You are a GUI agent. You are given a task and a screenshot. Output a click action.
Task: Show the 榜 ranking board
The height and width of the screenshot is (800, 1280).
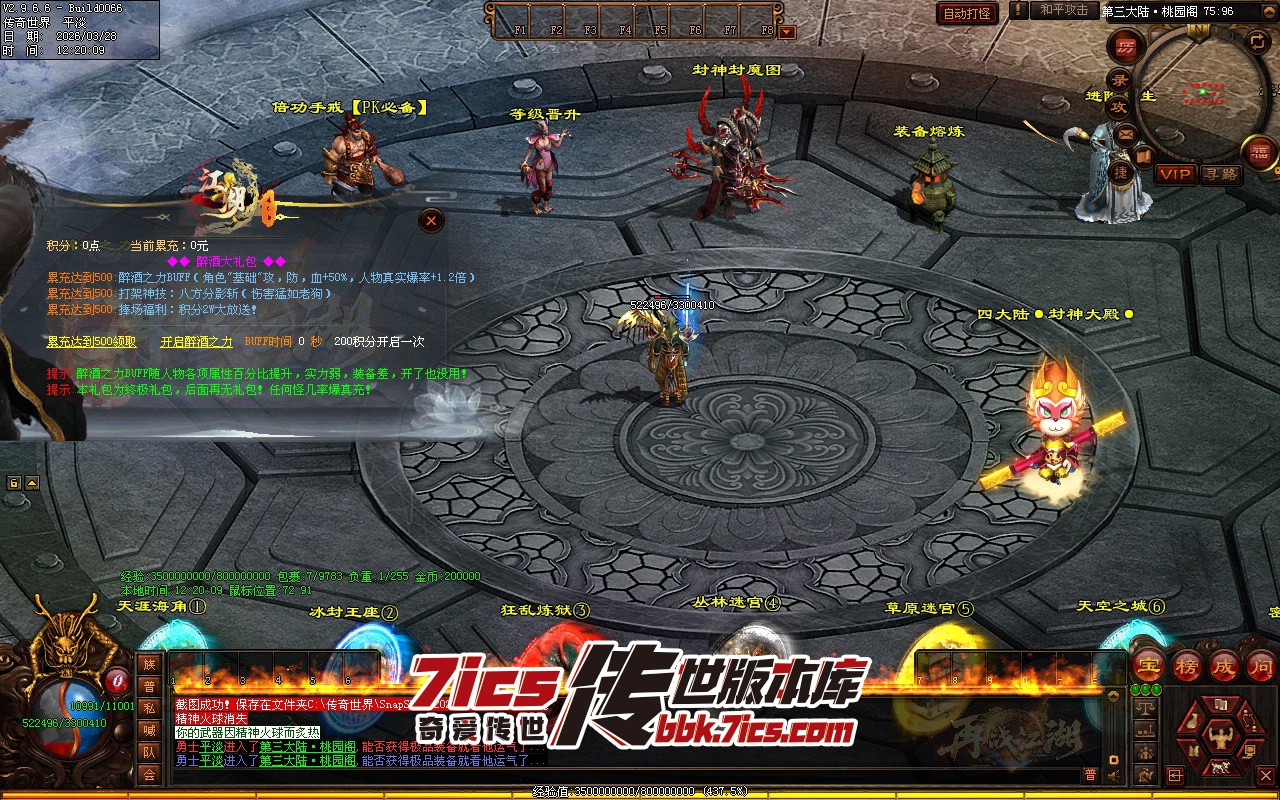pos(1187,666)
